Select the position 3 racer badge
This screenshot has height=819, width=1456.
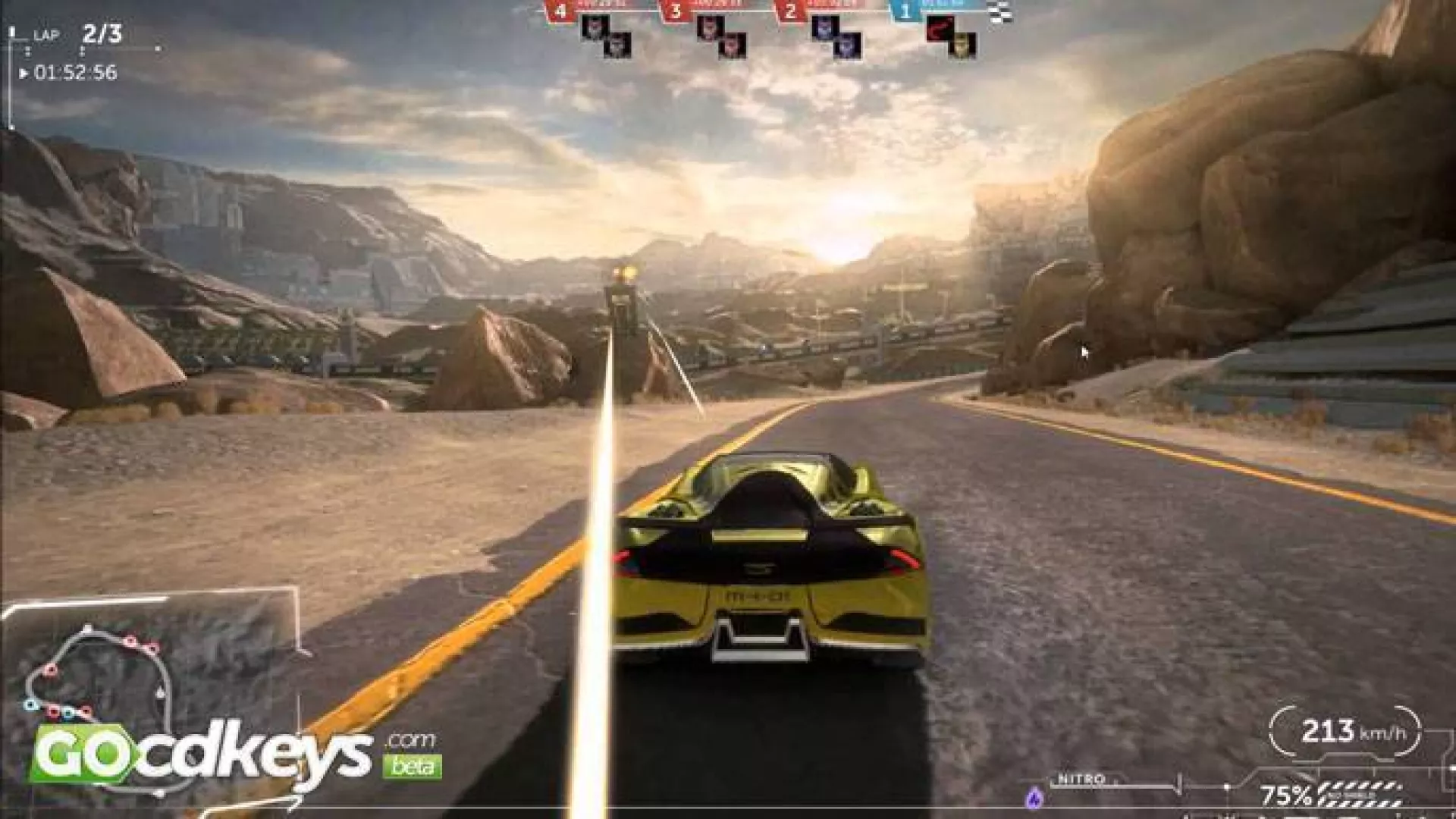click(x=675, y=11)
